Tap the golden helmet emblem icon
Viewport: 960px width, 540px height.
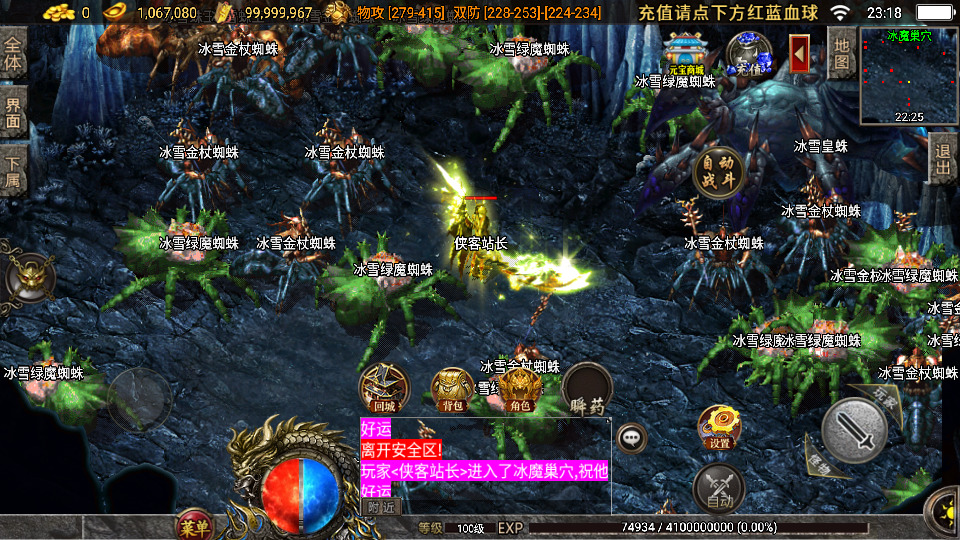coord(30,277)
